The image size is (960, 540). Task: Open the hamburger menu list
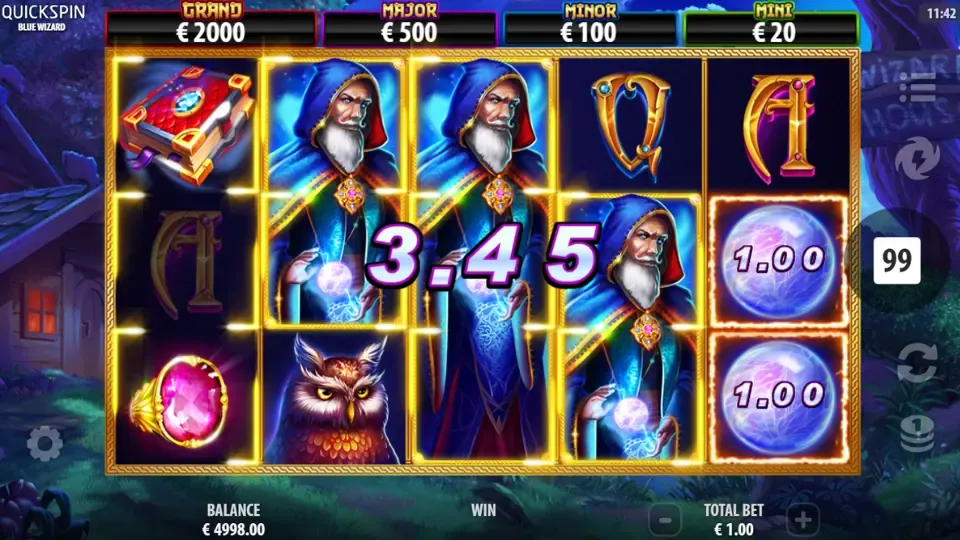click(x=916, y=88)
